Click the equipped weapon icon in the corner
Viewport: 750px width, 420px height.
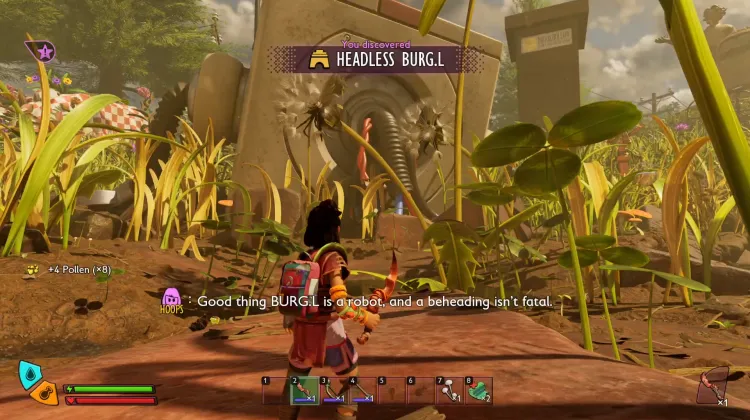pyautogui.click(x=713, y=384)
